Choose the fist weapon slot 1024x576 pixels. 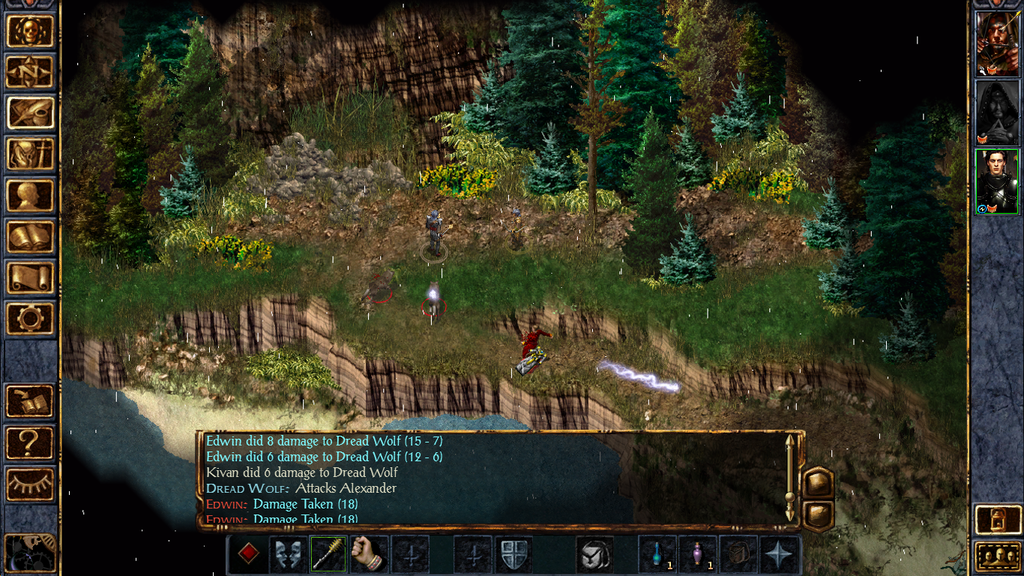(368, 554)
